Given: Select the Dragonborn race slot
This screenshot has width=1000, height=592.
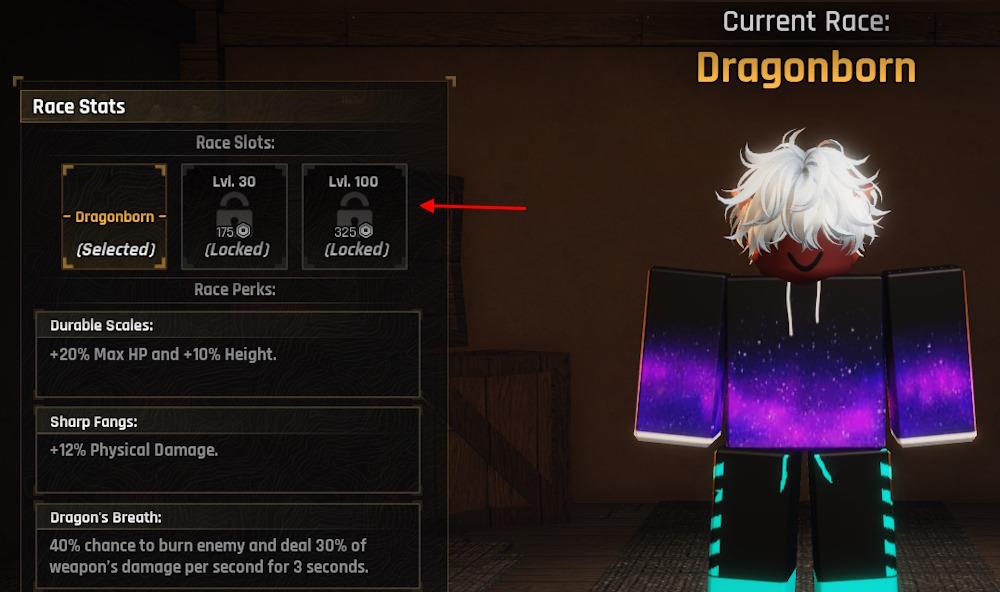Looking at the screenshot, I should point(115,217).
